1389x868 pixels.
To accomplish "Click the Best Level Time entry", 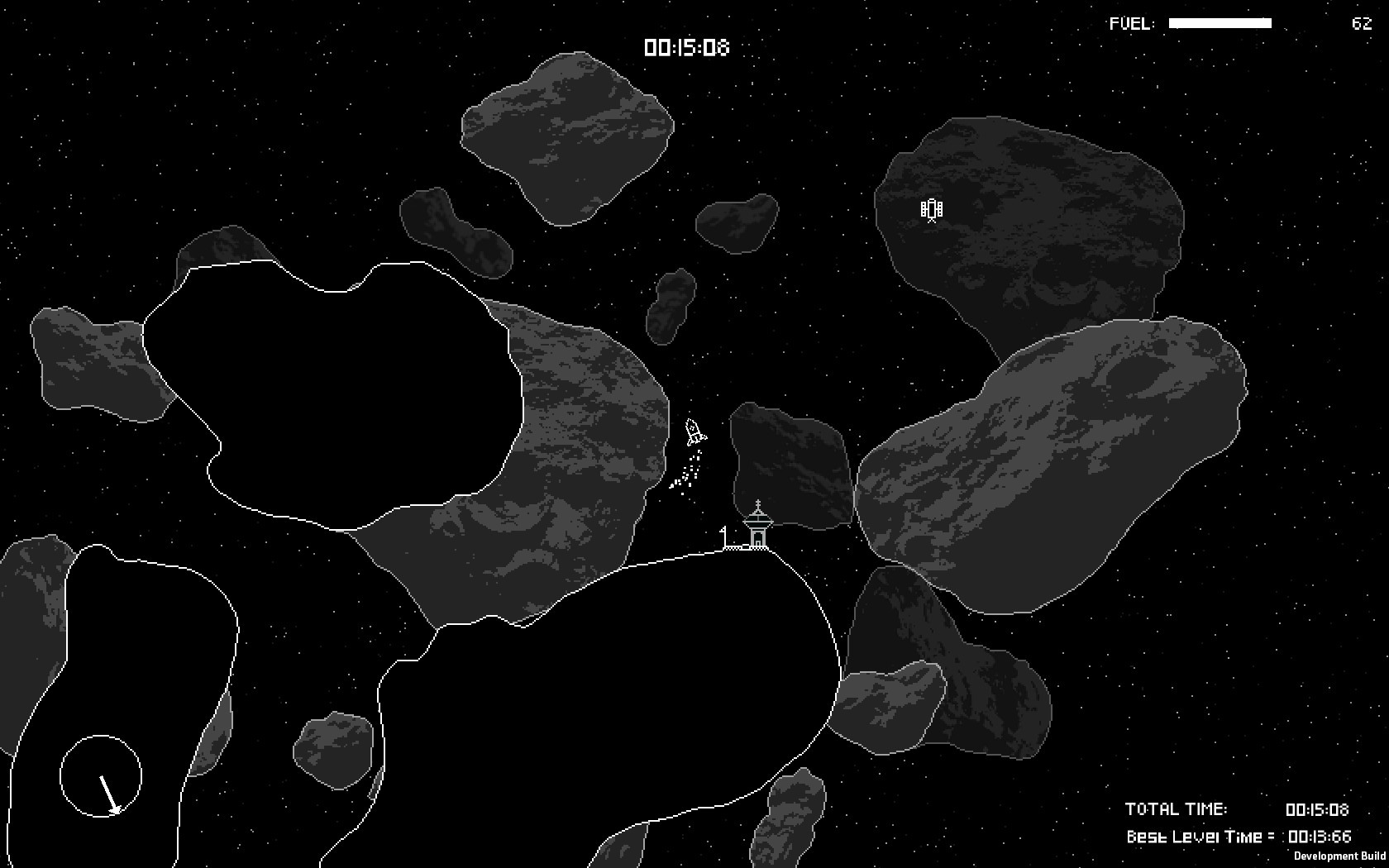I will 1199,837.
